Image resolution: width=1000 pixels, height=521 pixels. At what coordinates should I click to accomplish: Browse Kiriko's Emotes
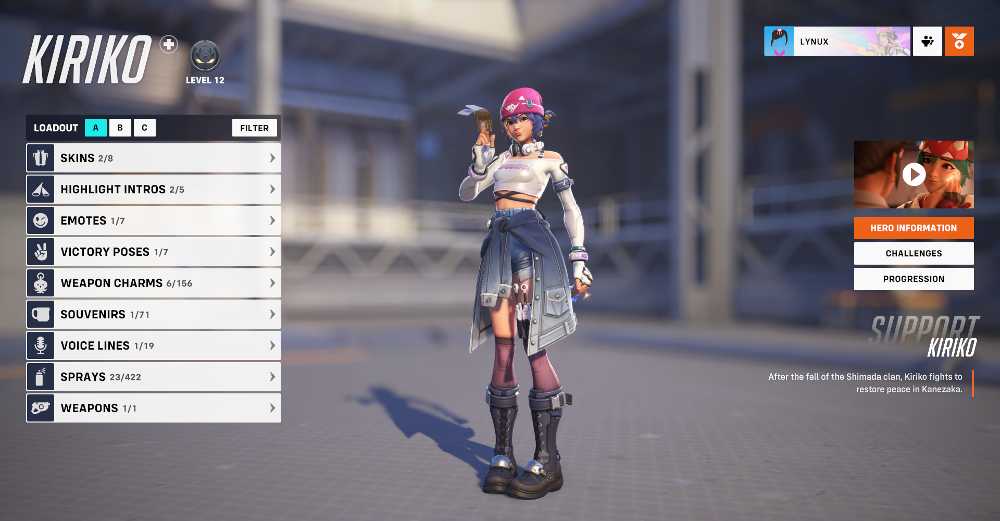(x=153, y=220)
